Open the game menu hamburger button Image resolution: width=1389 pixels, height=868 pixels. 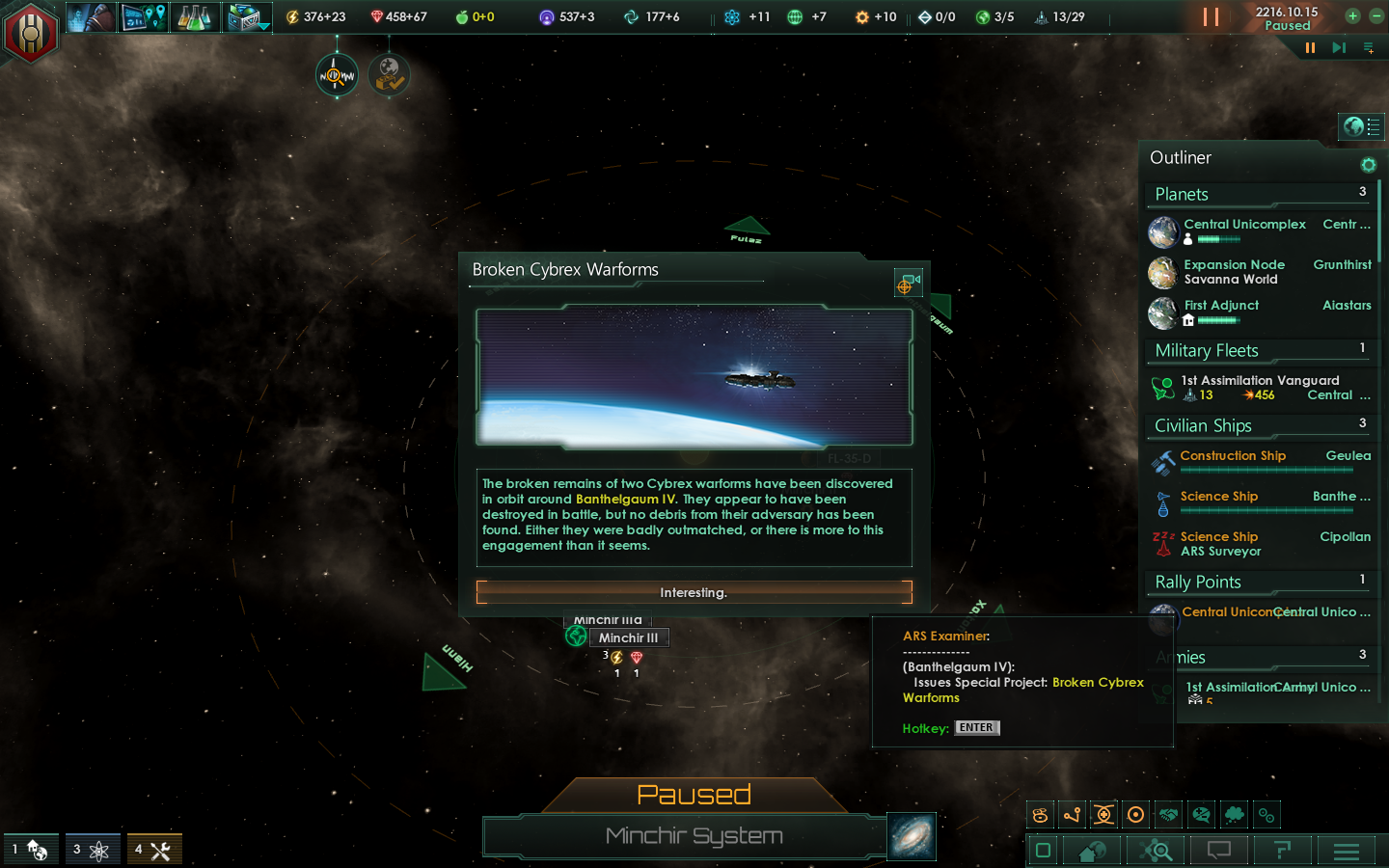click(1347, 851)
